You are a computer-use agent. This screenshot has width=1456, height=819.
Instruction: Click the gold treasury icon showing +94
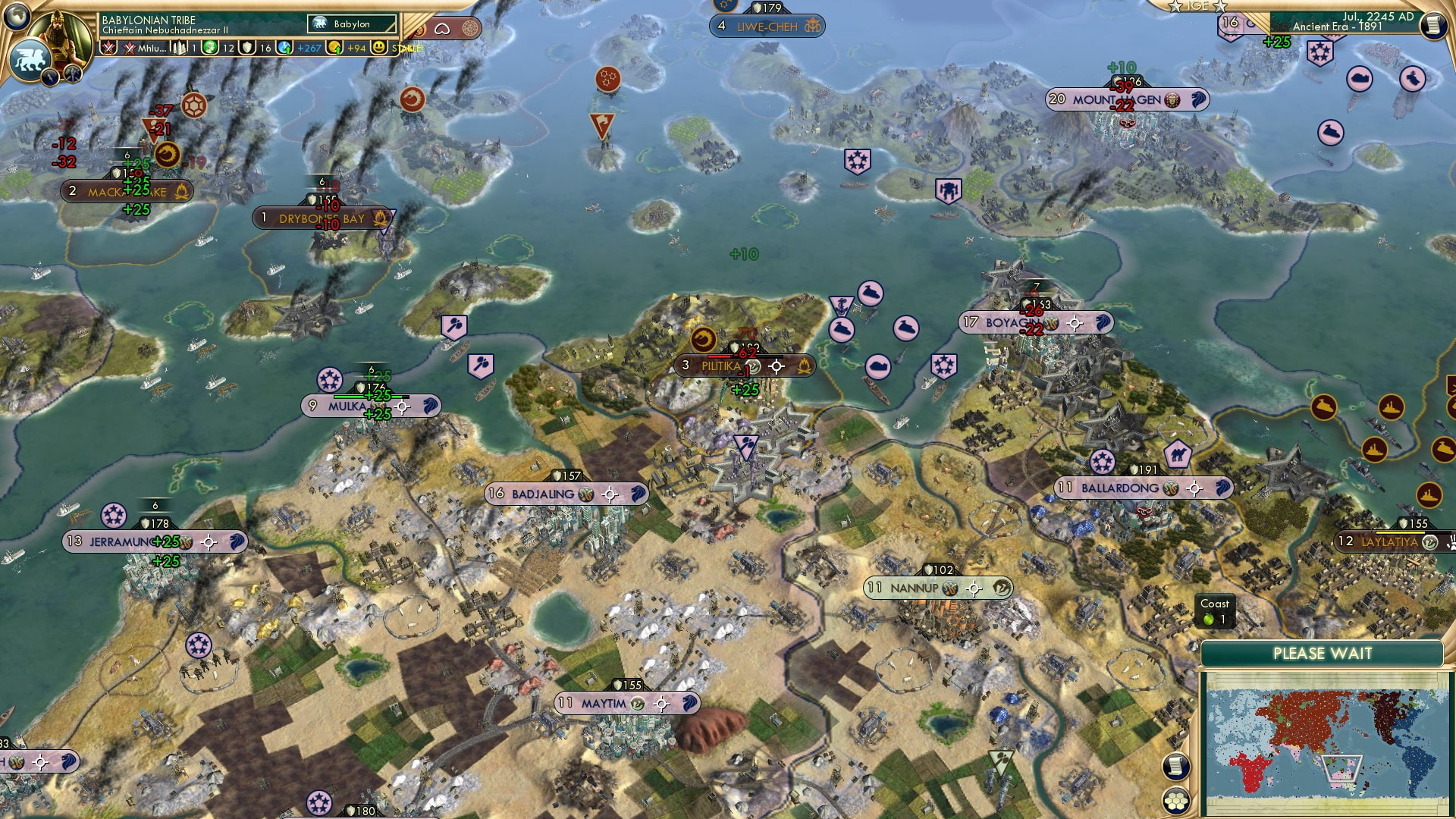[334, 47]
